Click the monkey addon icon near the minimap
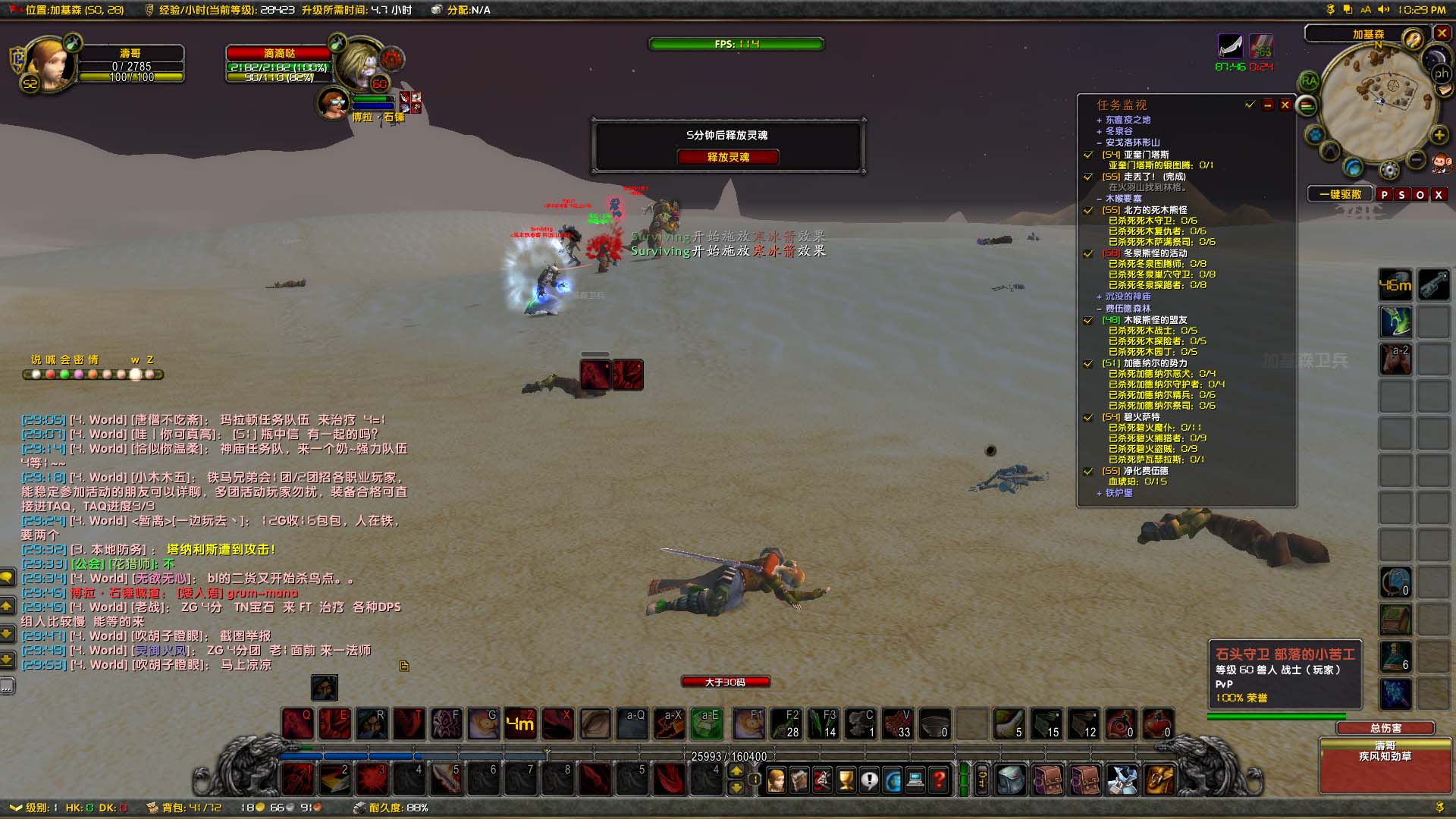This screenshot has width=1456, height=819. (x=1441, y=164)
